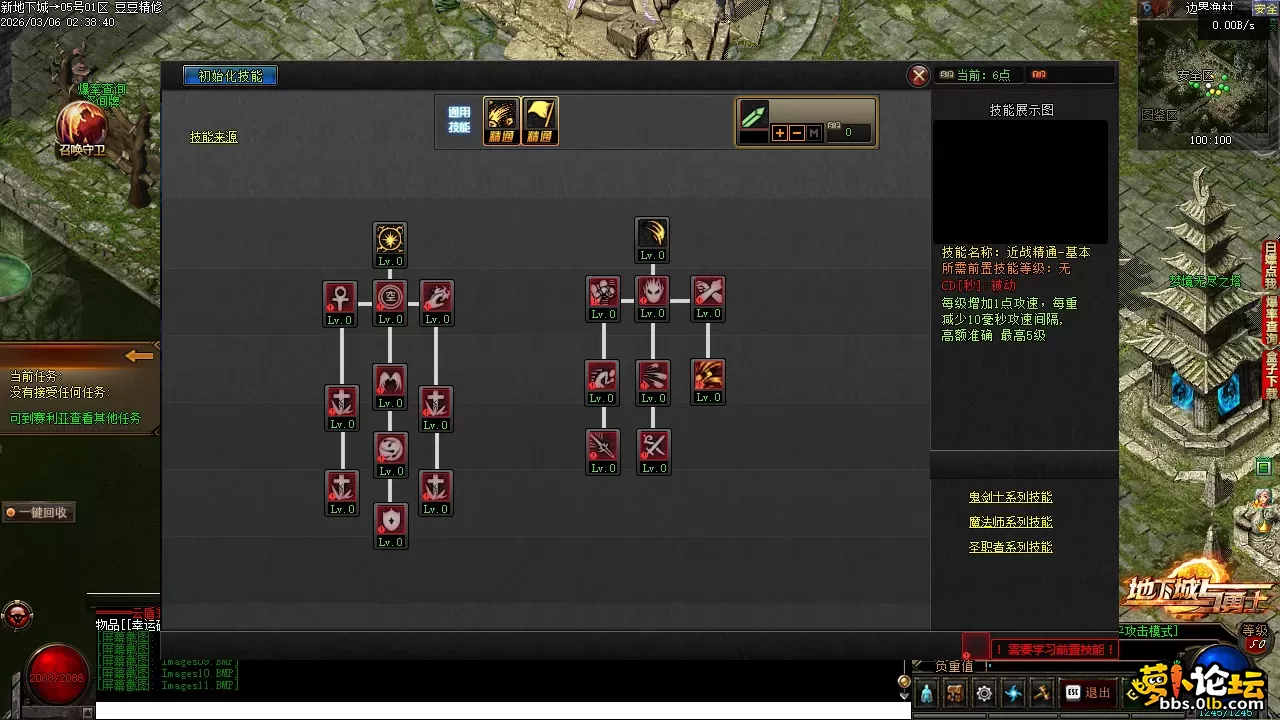This screenshot has height=720, width=1280.
Task: Show 魔法师系列技能 skill series
Action: point(1010,522)
